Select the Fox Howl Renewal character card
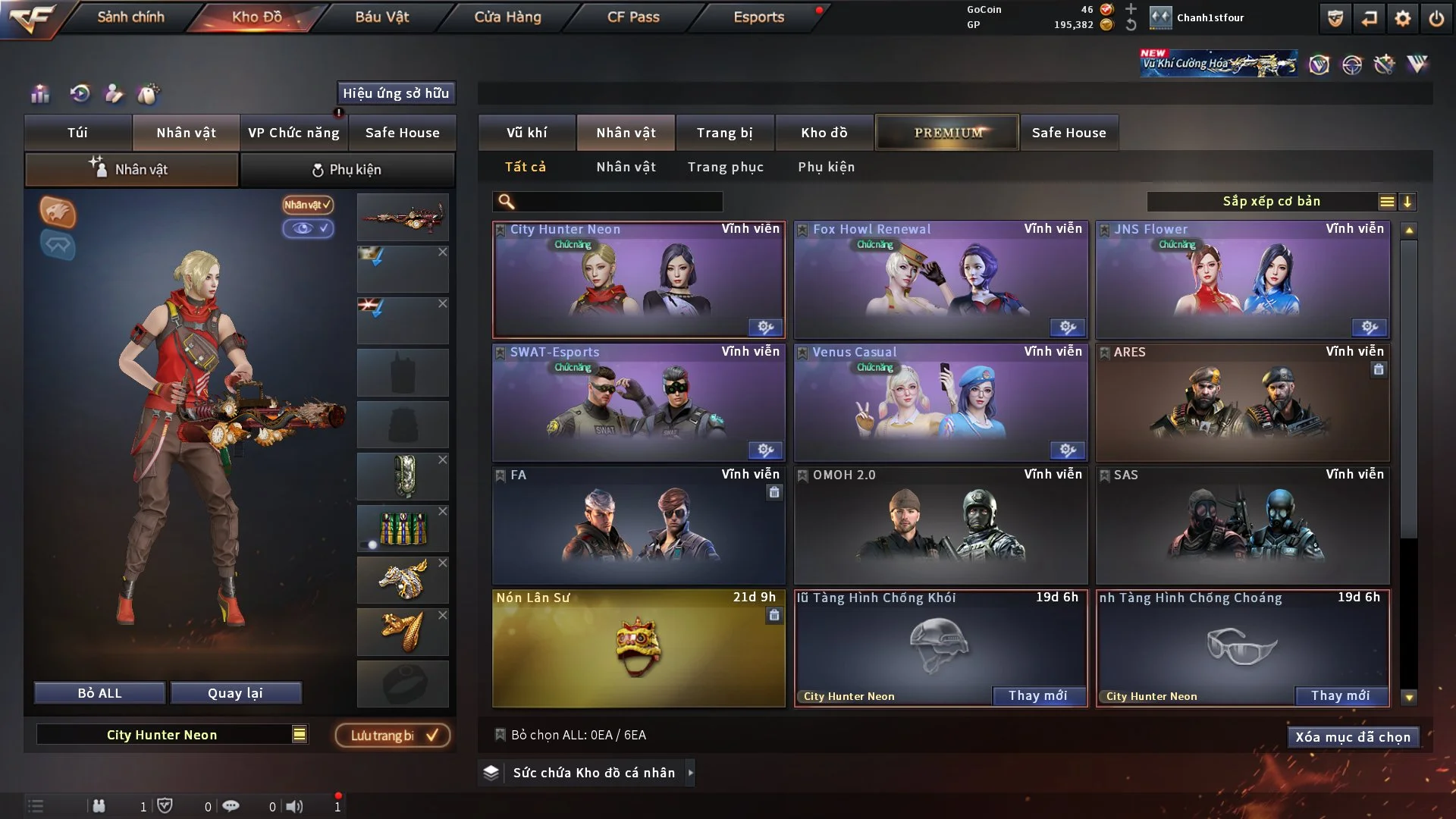The image size is (1456, 819). [x=940, y=280]
